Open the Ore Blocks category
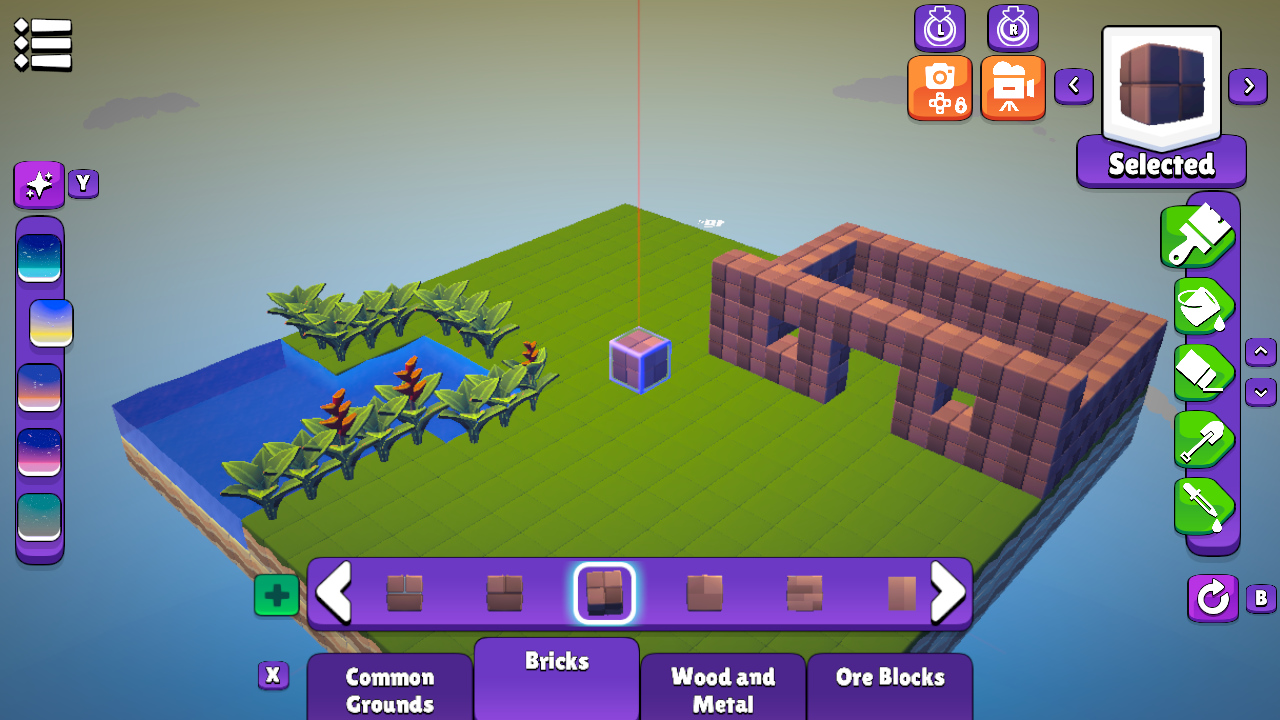 click(x=888, y=678)
